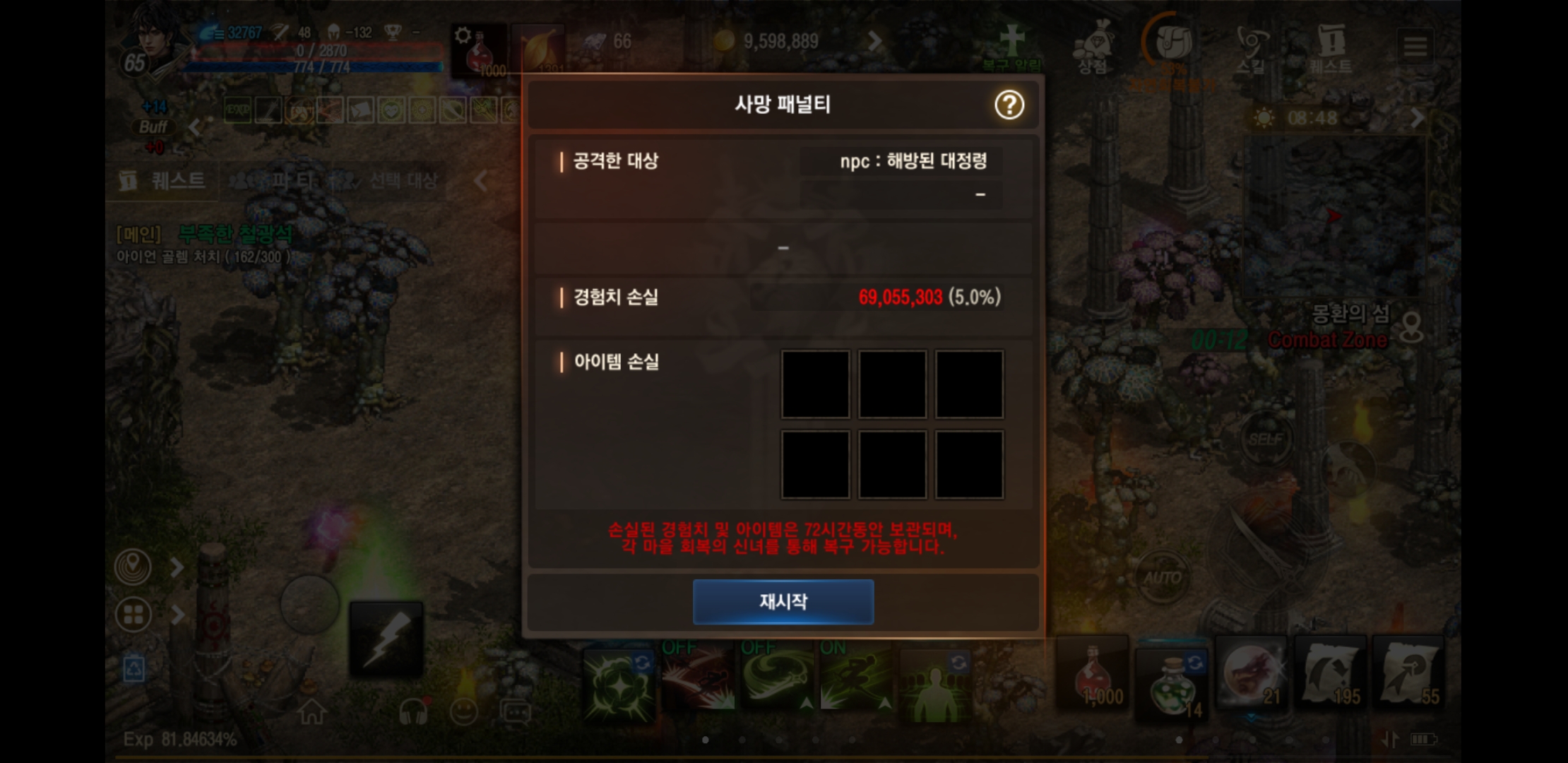Image resolution: width=1568 pixels, height=763 pixels.
Task: Open the death penalty help question mark
Action: (1009, 105)
